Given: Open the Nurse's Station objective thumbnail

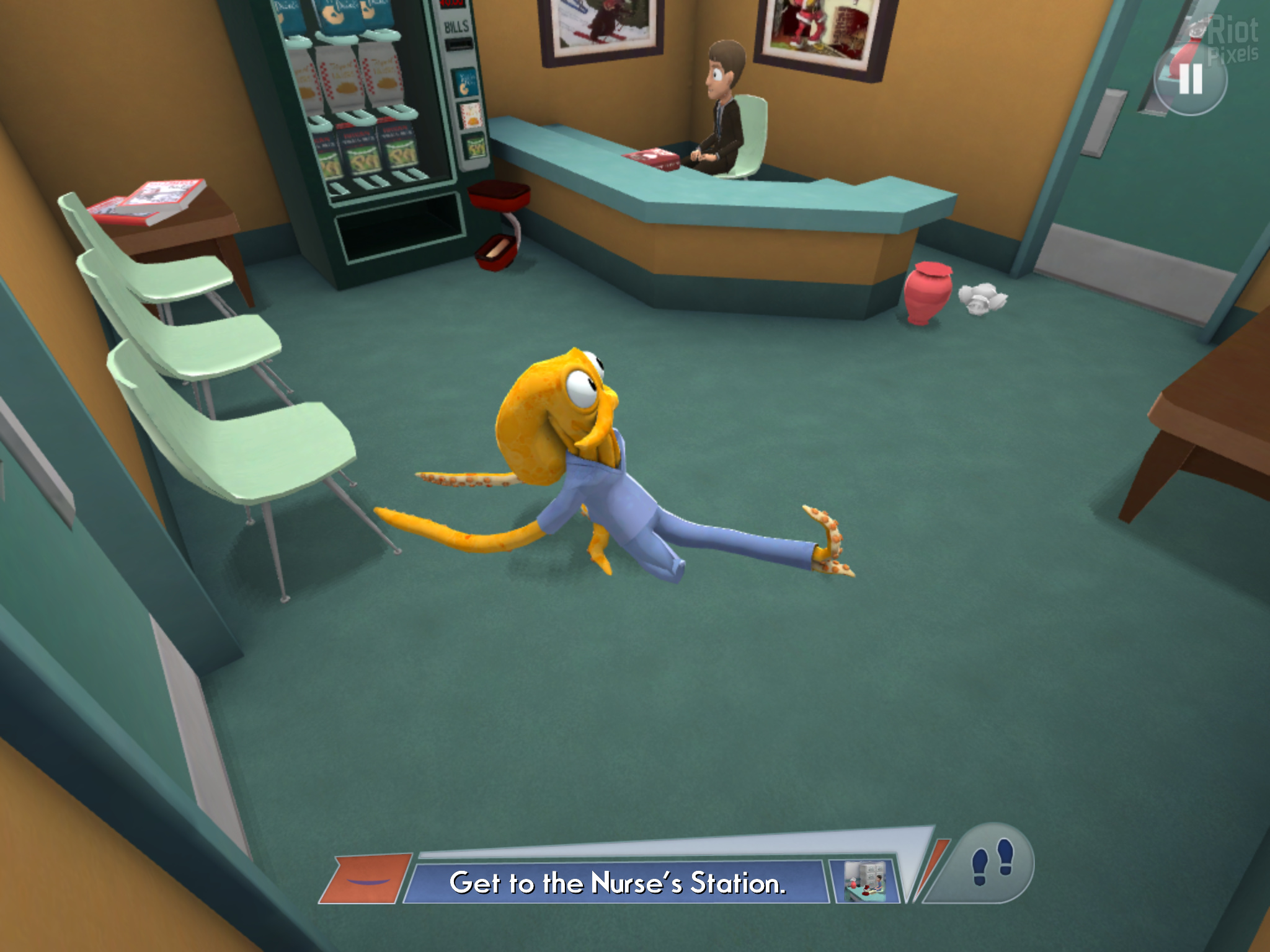Looking at the screenshot, I should (x=864, y=881).
